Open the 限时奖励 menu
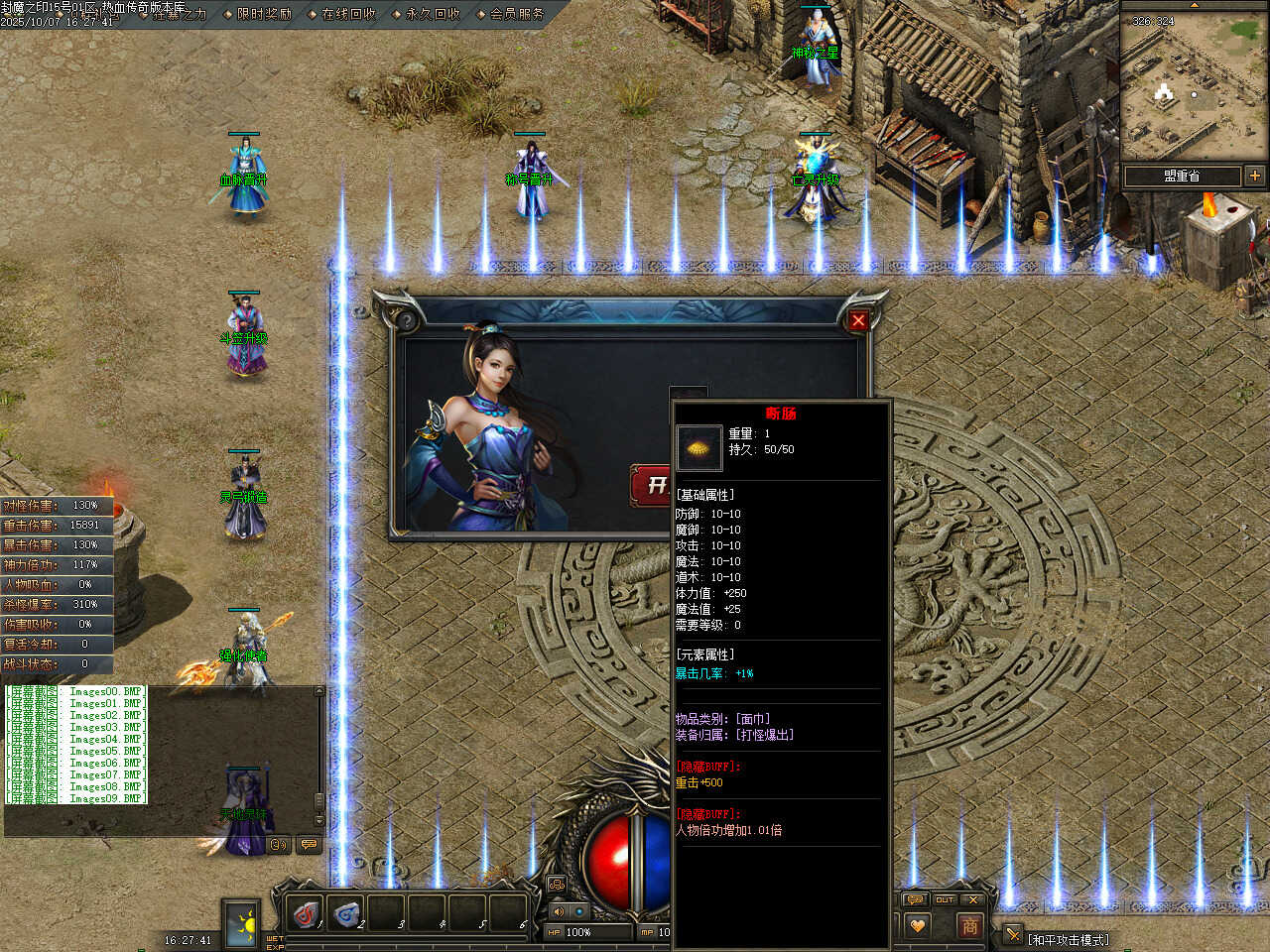The height and width of the screenshot is (952, 1270). pyautogui.click(x=264, y=14)
